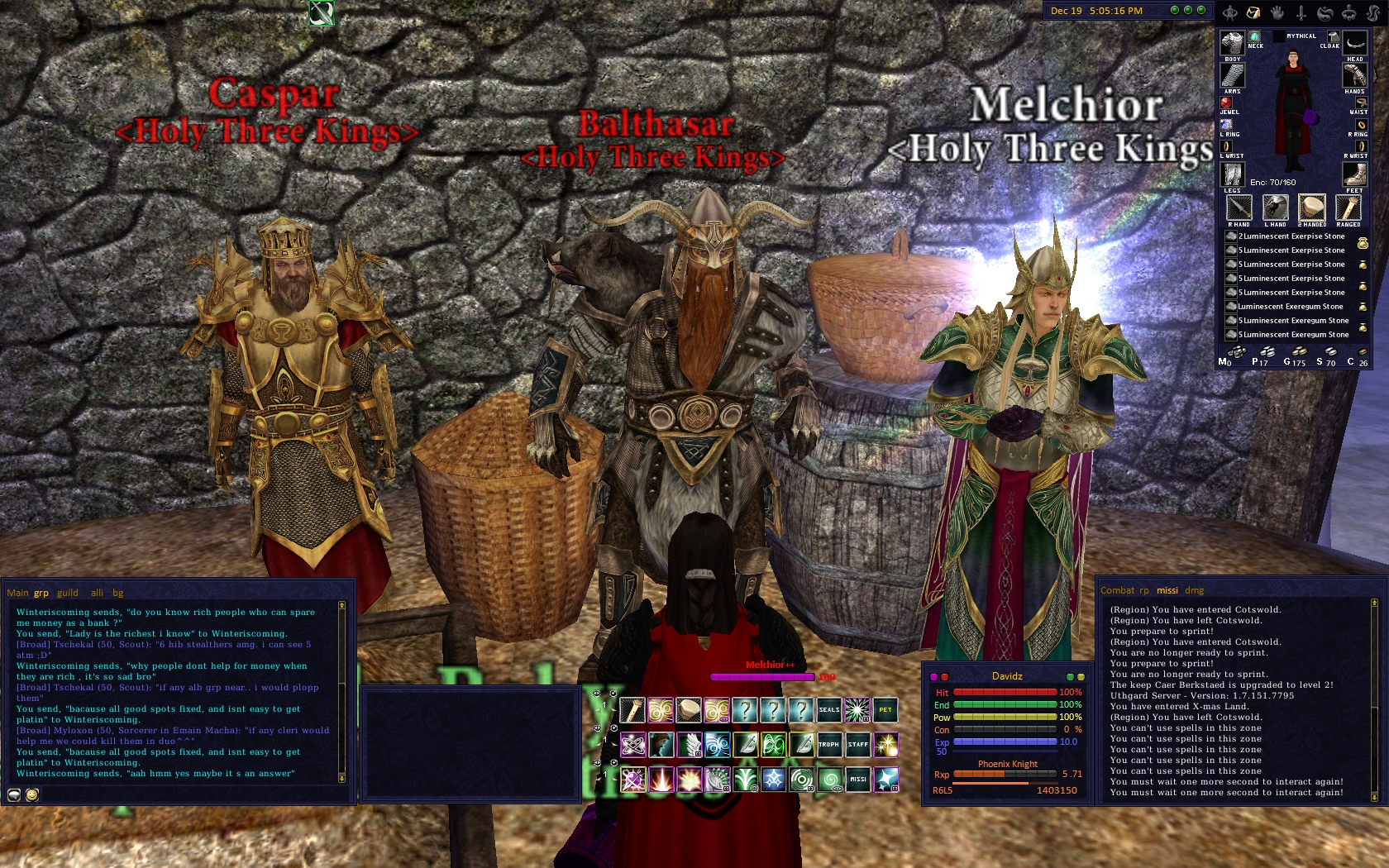Show the rp log tab
This screenshot has width=1389, height=868.
[x=1144, y=590]
